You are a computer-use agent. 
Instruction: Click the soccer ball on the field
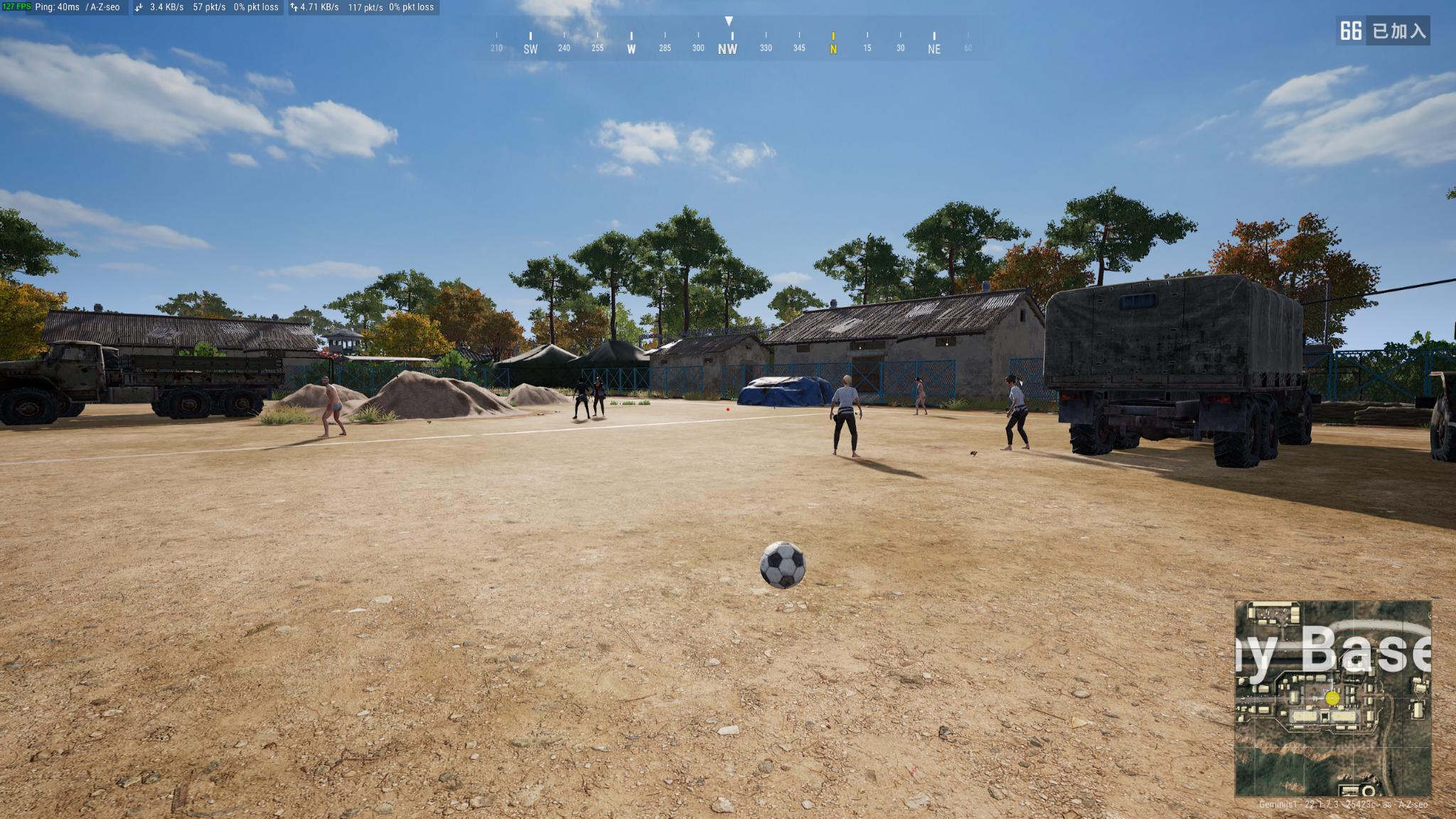pos(783,567)
